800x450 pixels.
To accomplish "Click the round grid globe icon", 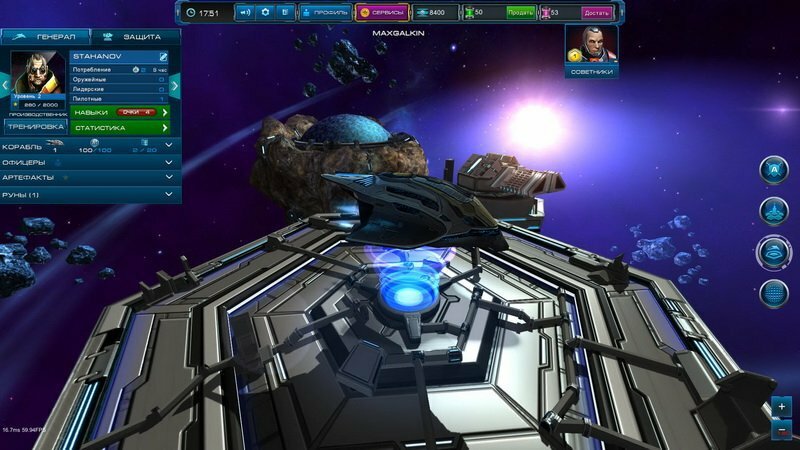I will click(773, 293).
